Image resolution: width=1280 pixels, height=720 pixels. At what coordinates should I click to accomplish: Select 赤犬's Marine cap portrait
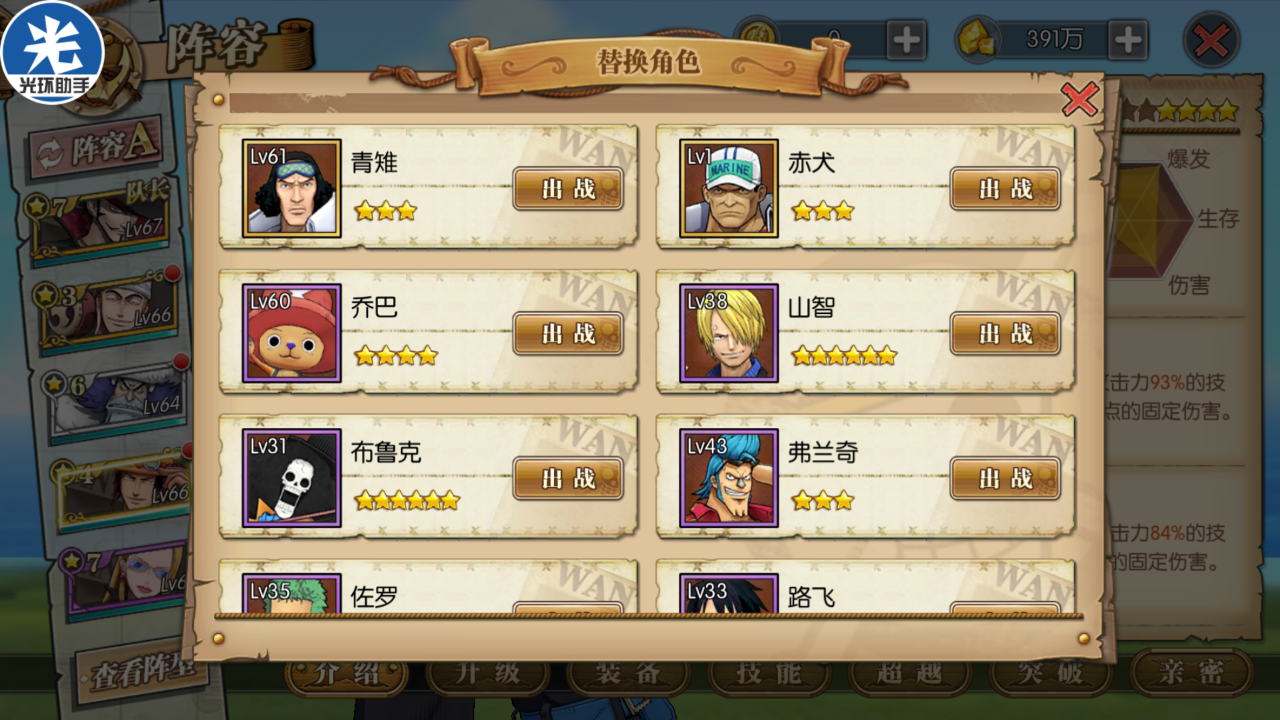pyautogui.click(x=729, y=188)
